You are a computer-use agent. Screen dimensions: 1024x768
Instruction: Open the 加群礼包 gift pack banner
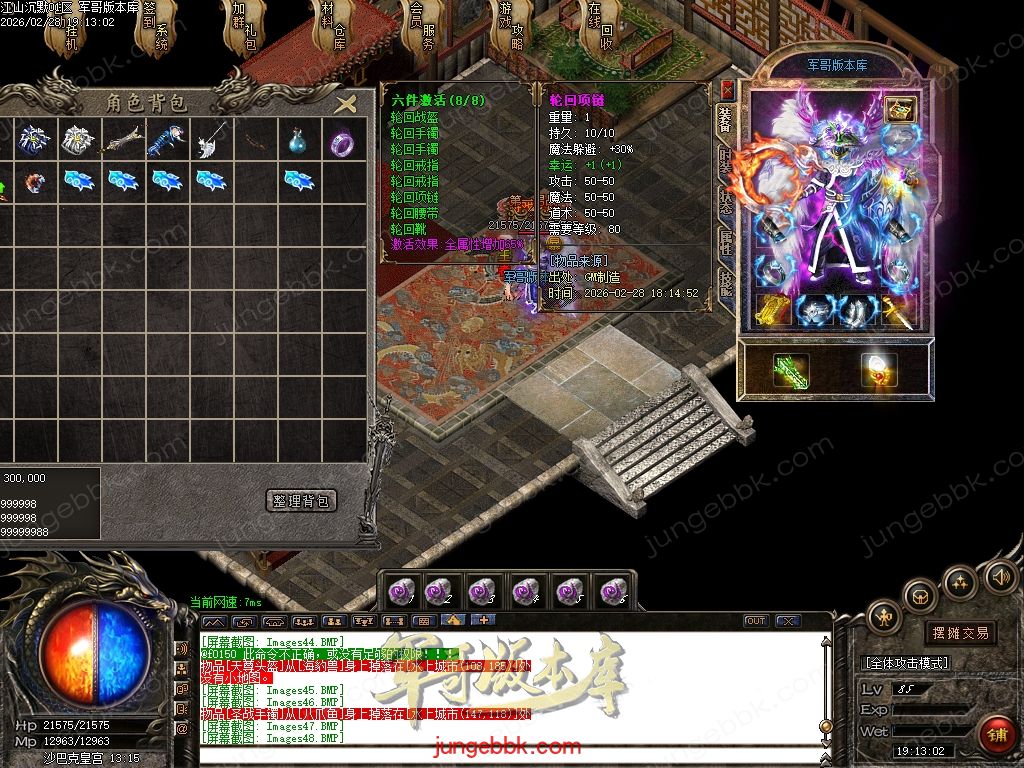pos(246,30)
